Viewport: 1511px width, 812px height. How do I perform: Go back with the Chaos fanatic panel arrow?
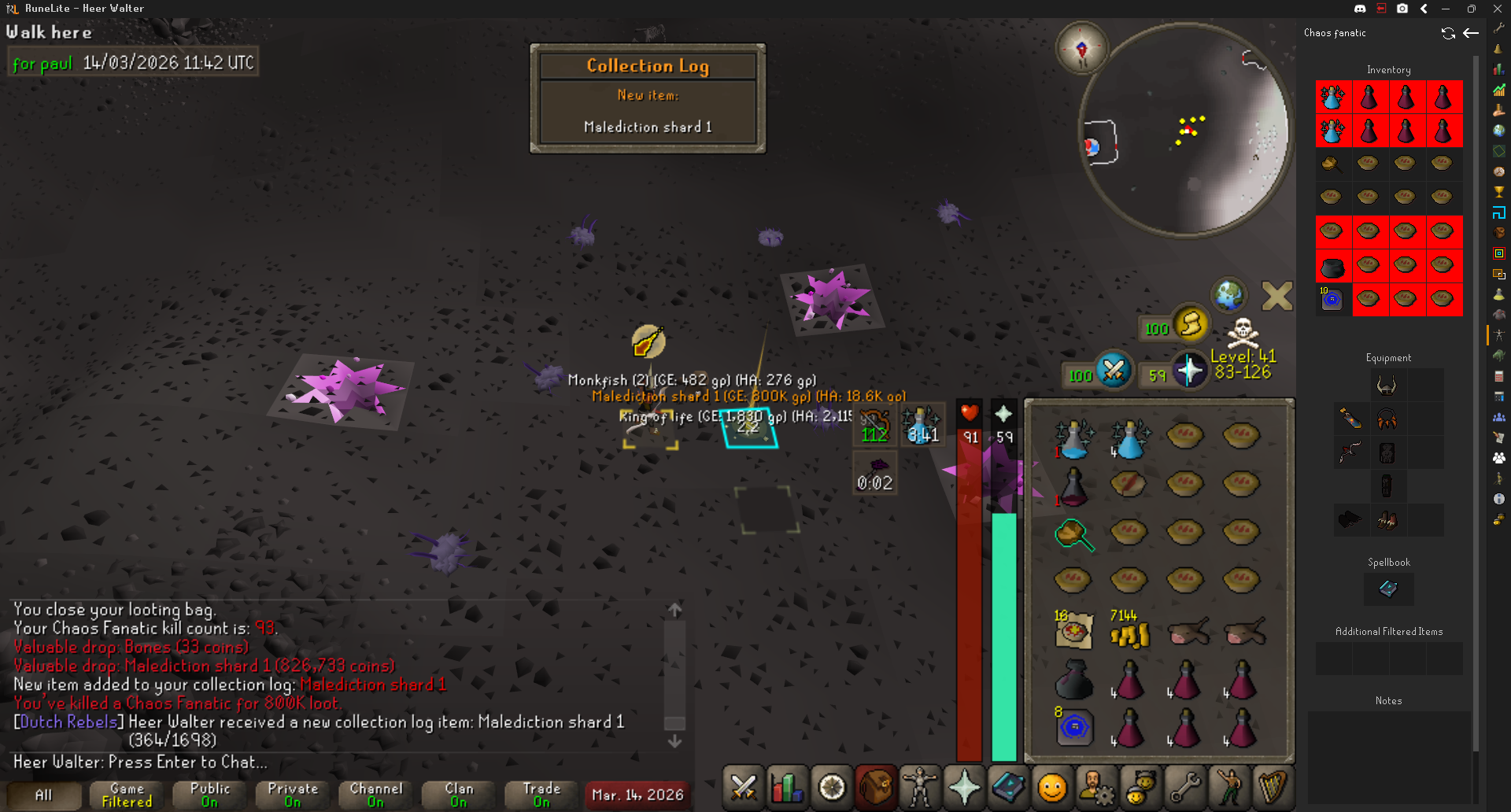pos(1471,33)
